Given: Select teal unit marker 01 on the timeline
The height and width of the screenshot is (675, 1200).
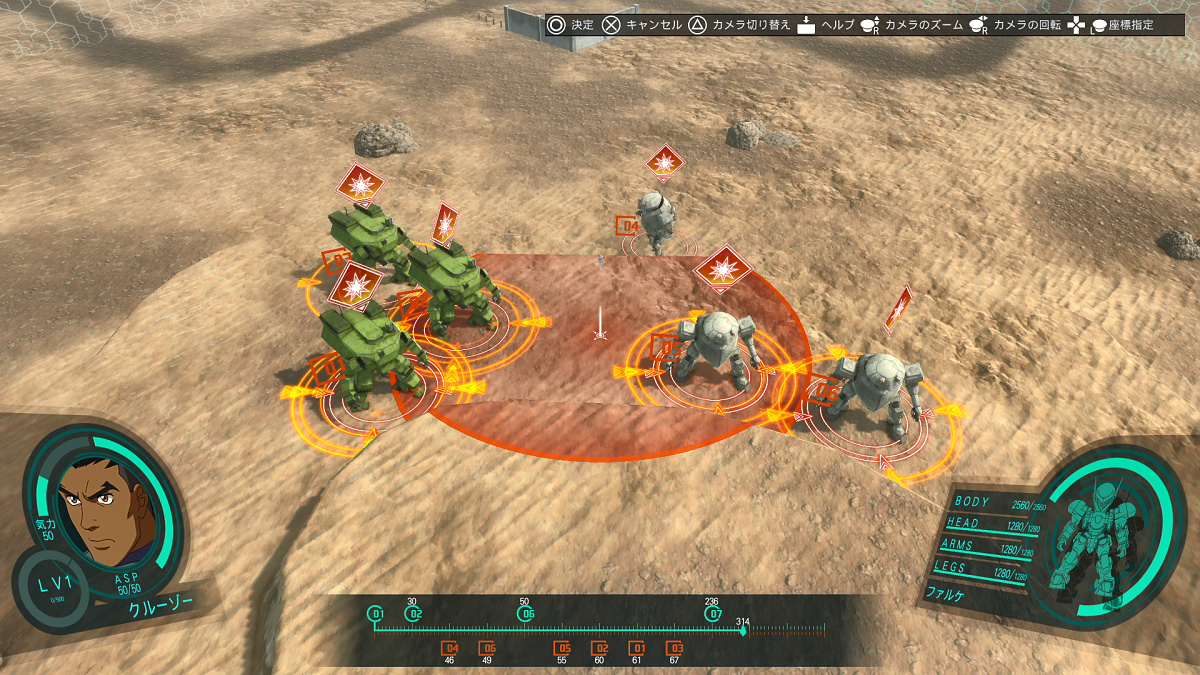Looking at the screenshot, I should (x=376, y=614).
